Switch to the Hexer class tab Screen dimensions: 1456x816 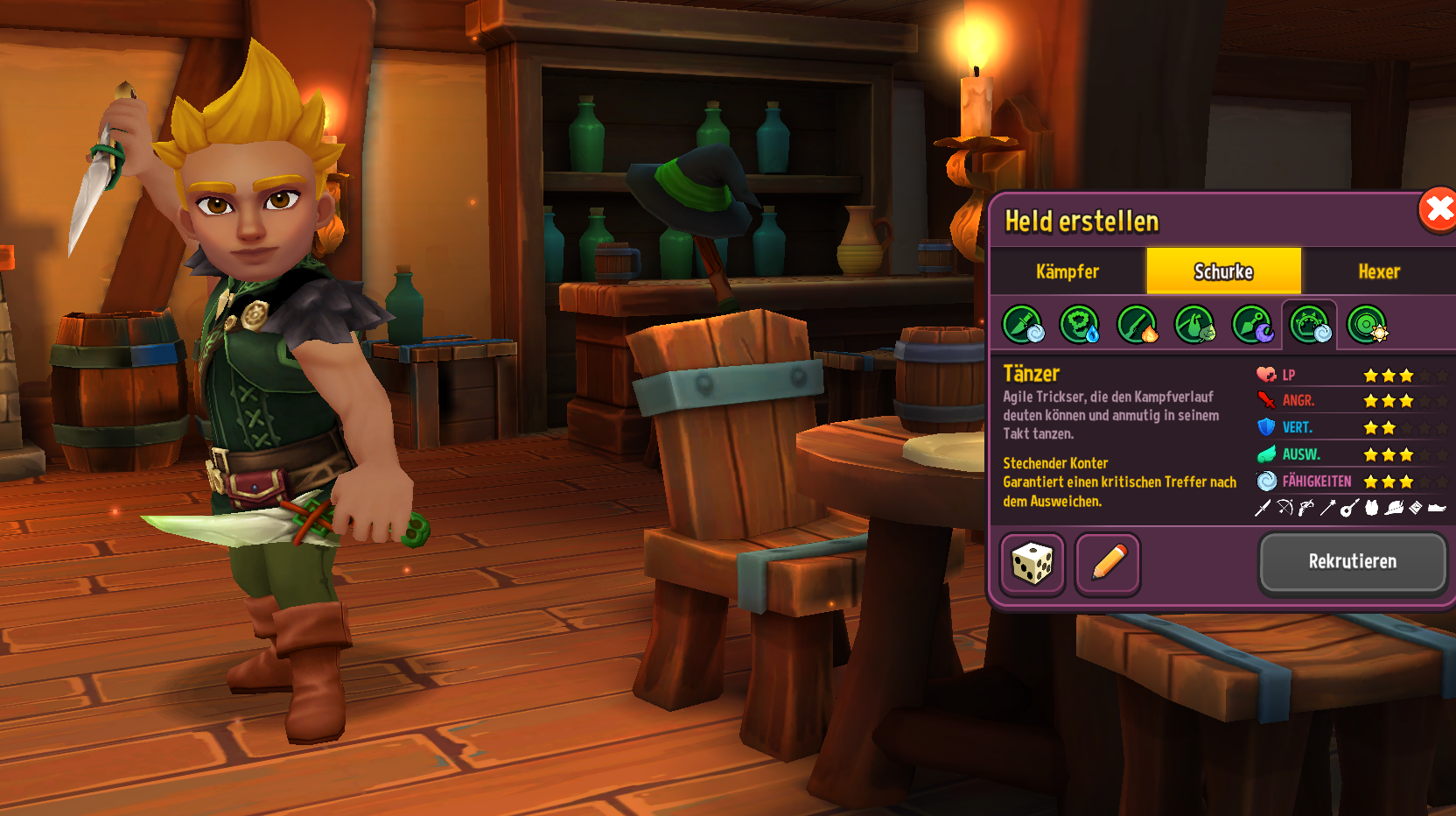coord(1378,271)
